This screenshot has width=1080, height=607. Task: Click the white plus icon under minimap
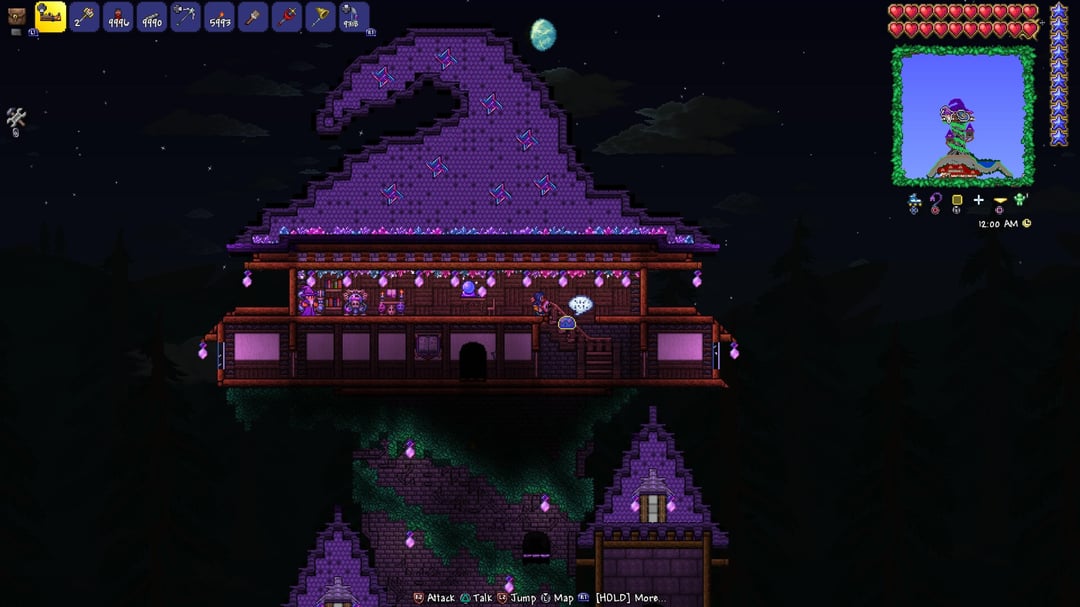978,201
